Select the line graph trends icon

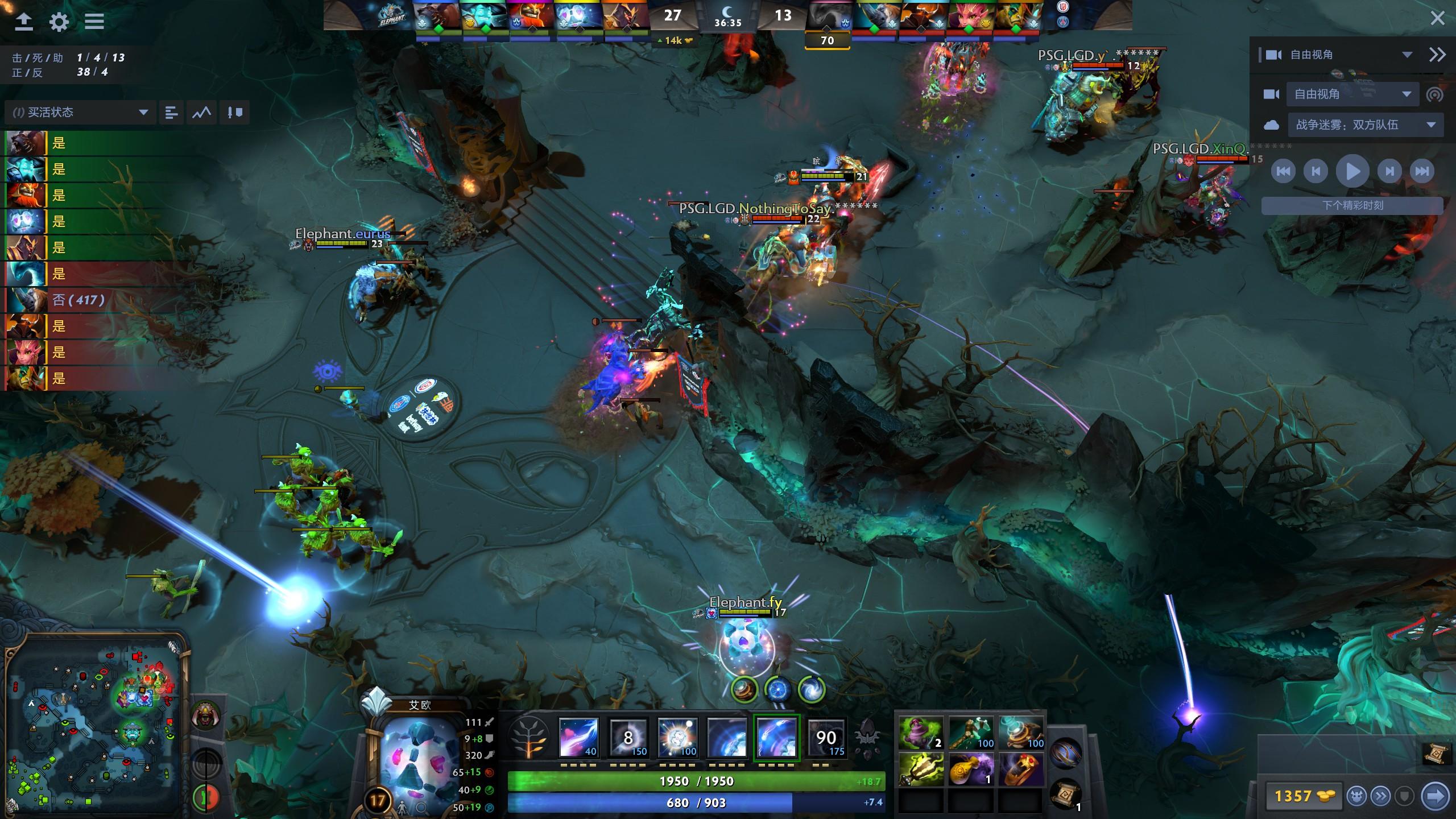tap(202, 112)
